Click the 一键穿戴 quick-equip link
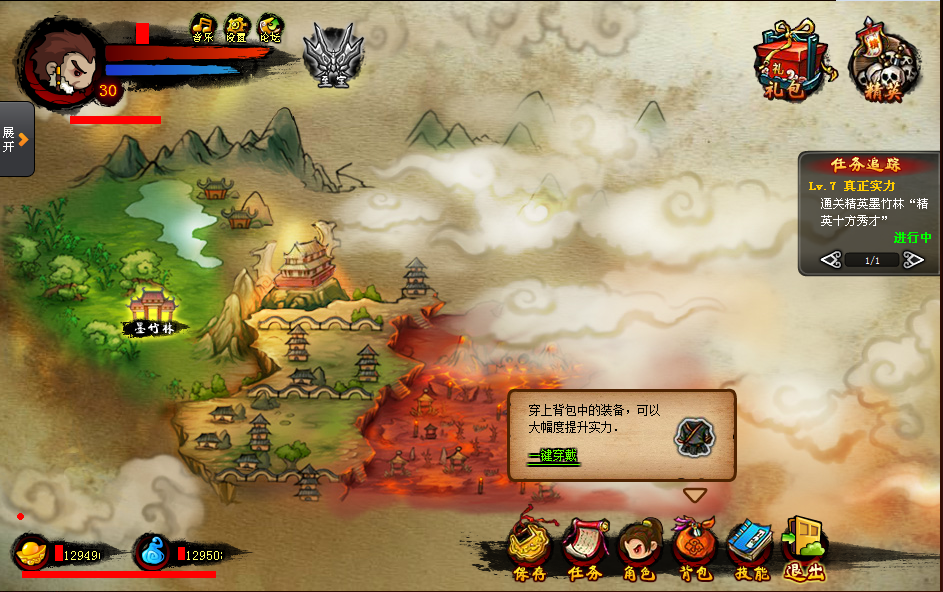The width and height of the screenshot is (943, 592). click(x=554, y=456)
